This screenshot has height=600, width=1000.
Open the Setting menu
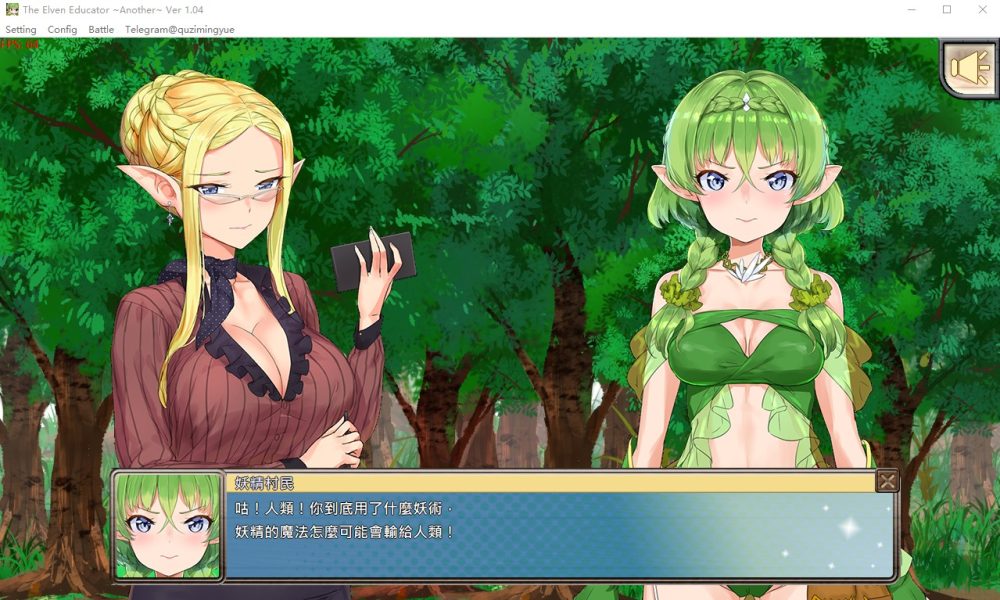pyautogui.click(x=21, y=30)
